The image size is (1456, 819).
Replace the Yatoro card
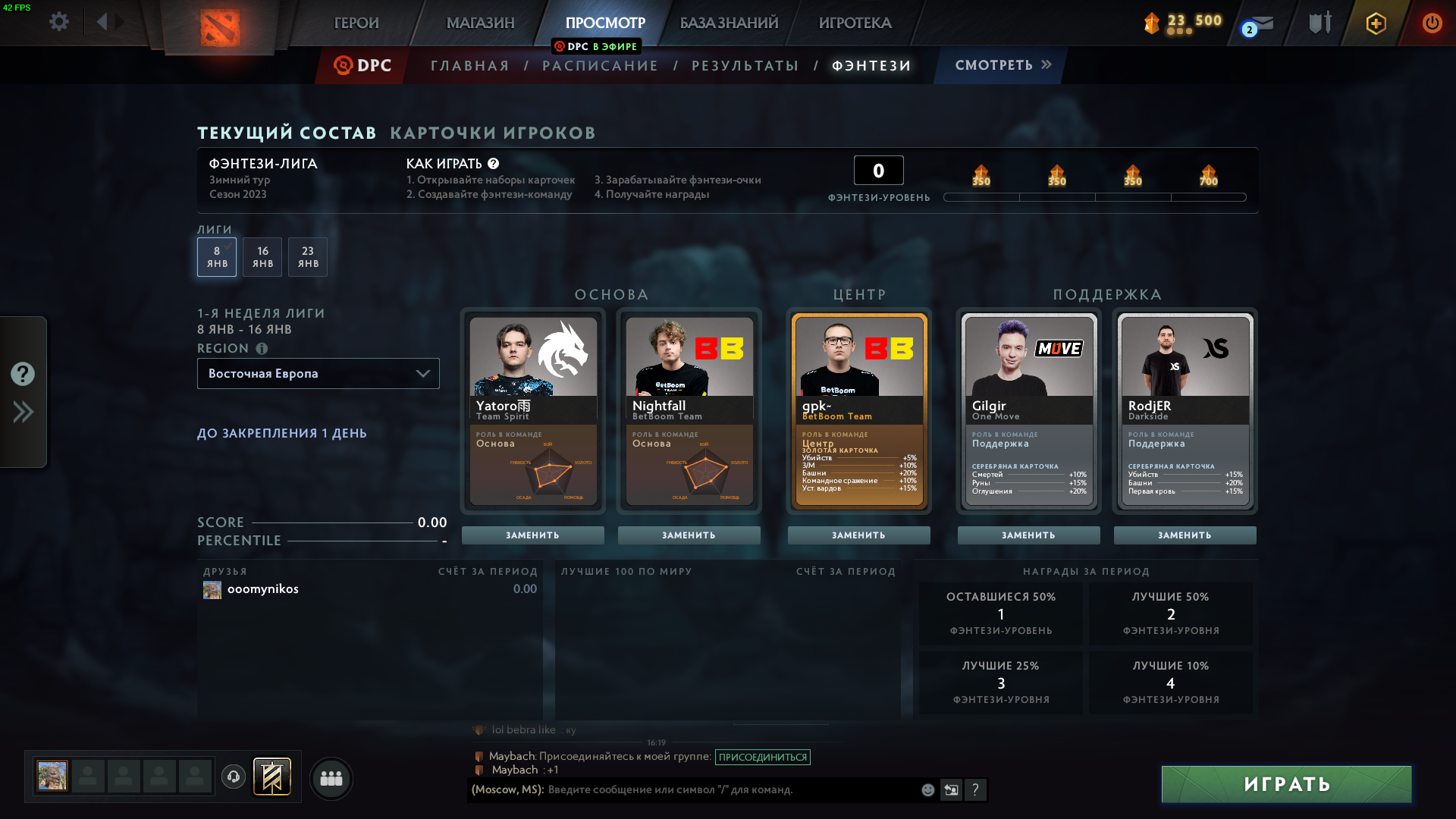coord(532,535)
